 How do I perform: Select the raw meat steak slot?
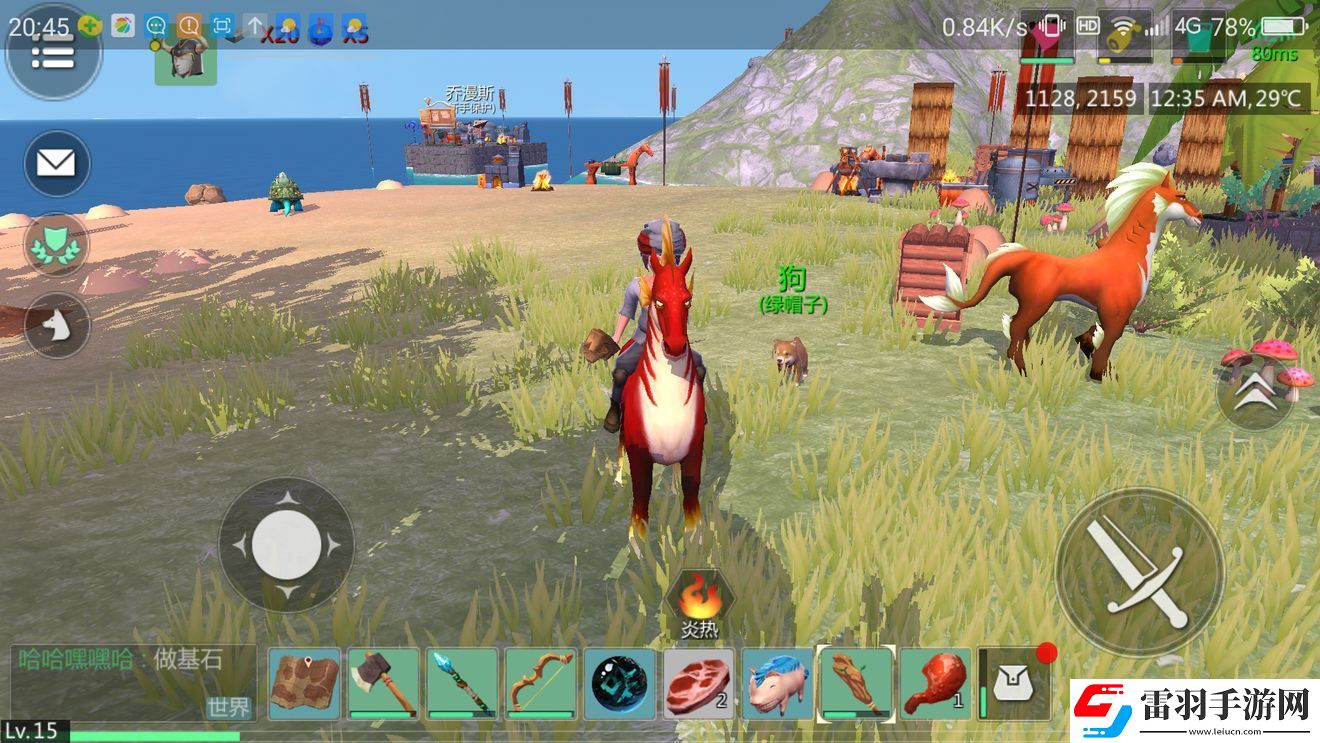click(x=698, y=684)
